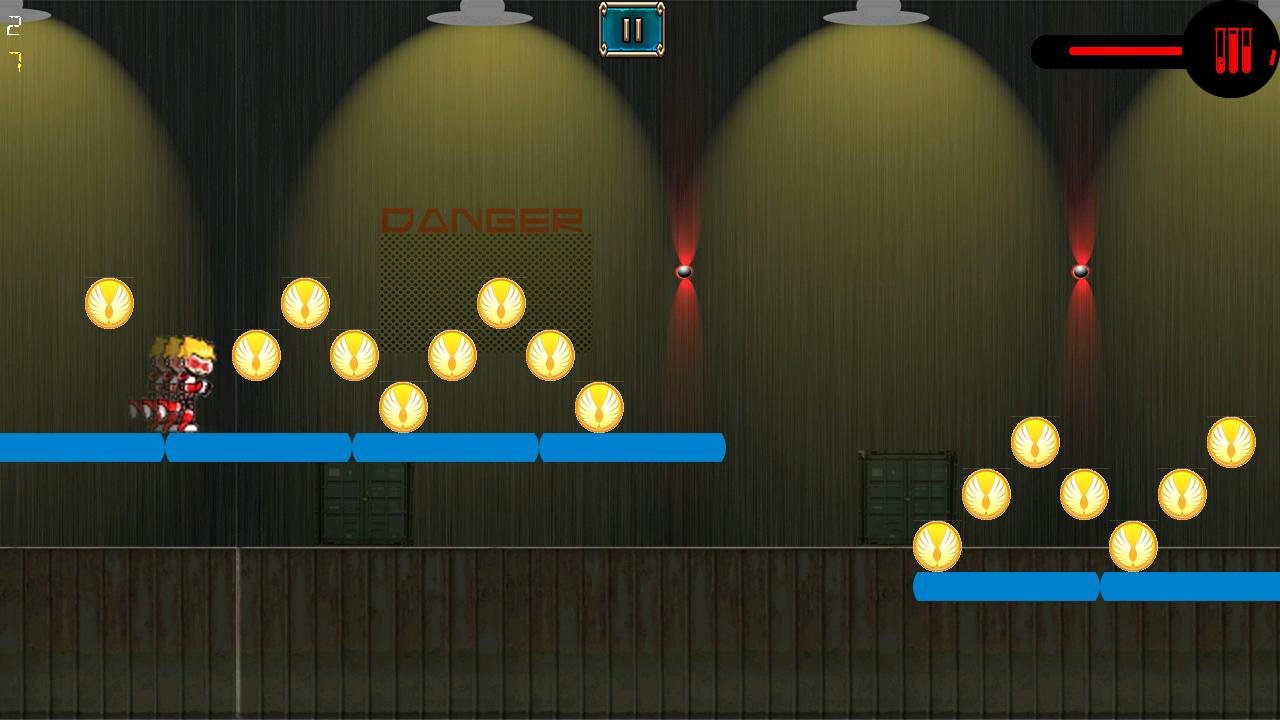Collect the leftmost winged coin
The width and height of the screenshot is (1280, 720).
pyautogui.click(x=110, y=303)
